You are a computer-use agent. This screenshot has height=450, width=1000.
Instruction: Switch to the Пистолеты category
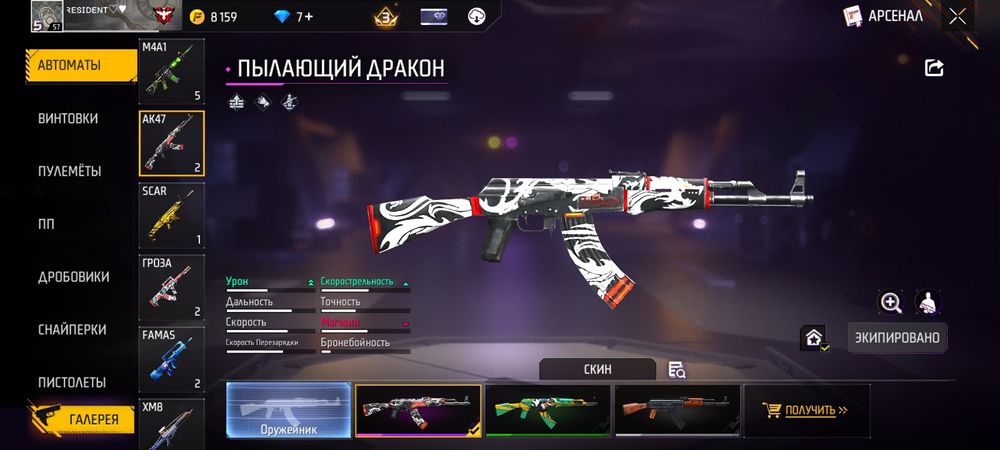click(x=72, y=383)
